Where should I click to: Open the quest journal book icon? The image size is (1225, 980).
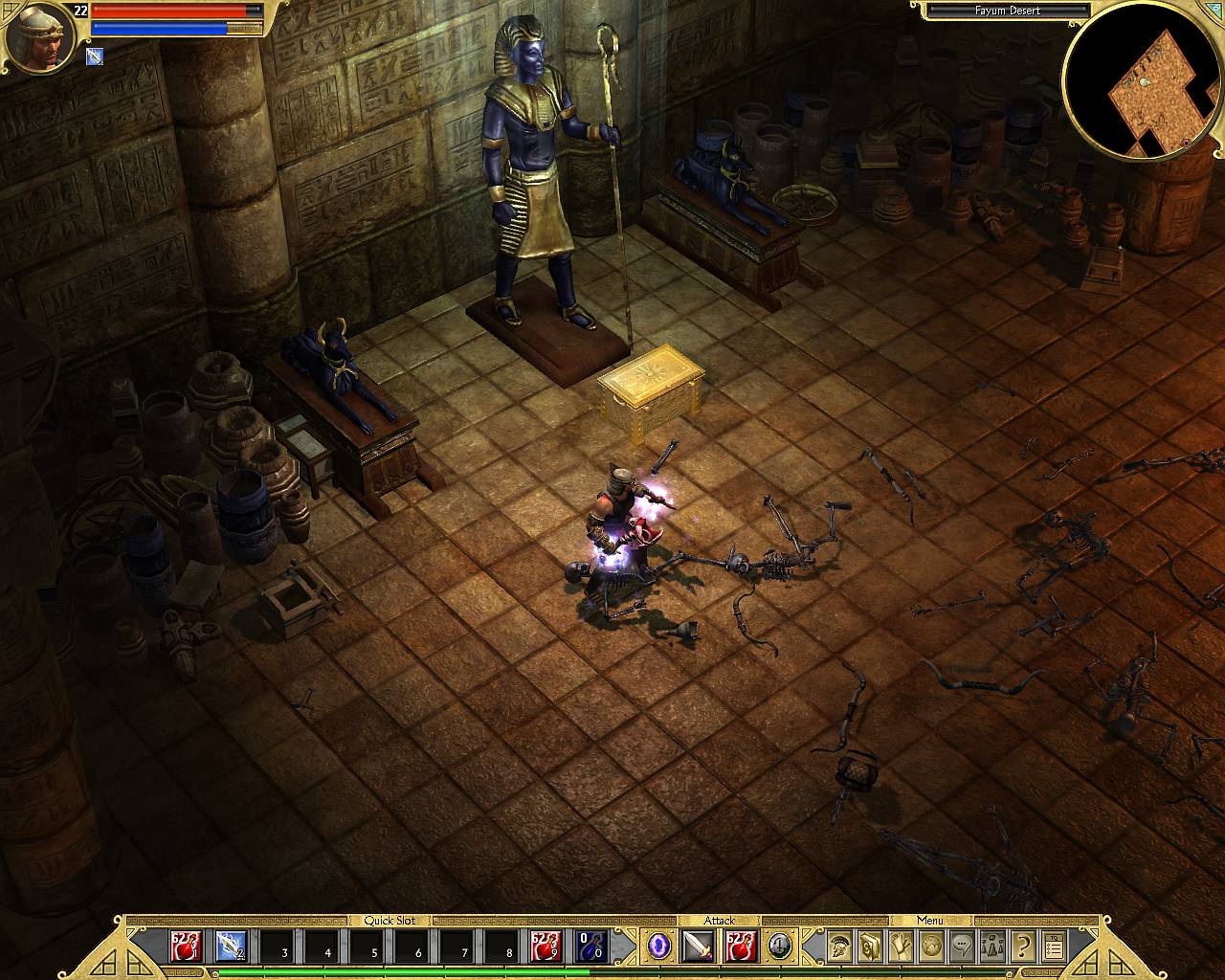pos(870,947)
